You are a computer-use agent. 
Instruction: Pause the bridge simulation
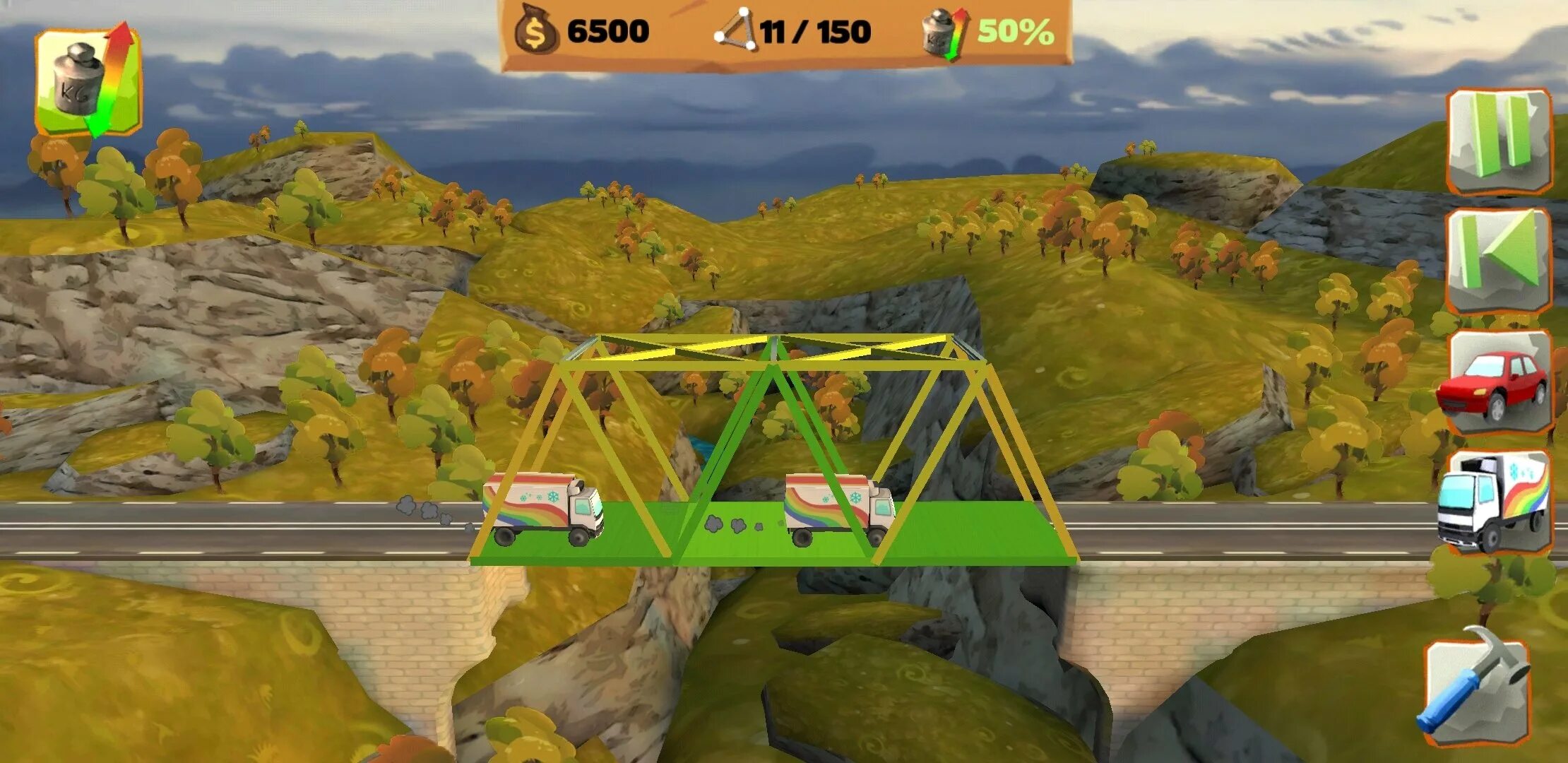(1499, 141)
